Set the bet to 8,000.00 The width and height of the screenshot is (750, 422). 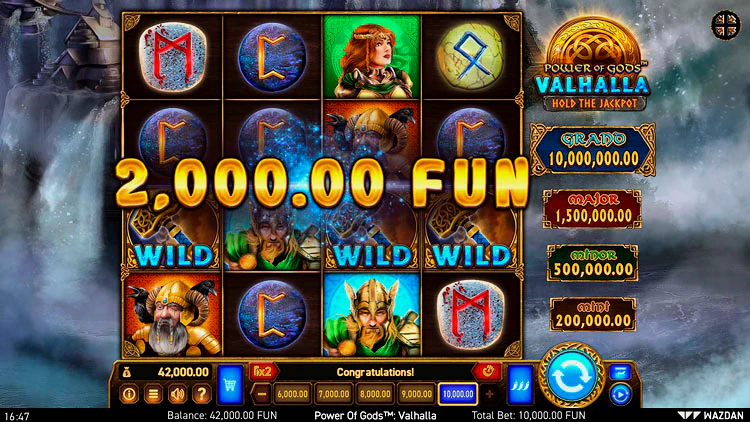[375, 394]
